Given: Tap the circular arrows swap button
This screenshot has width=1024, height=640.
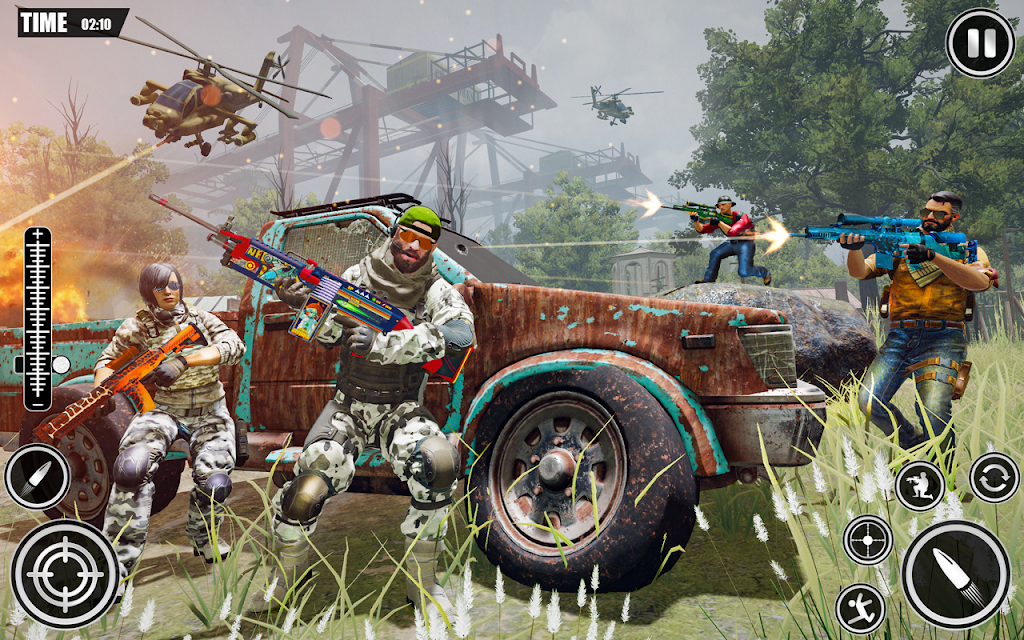Looking at the screenshot, I should pyautogui.click(x=994, y=477).
